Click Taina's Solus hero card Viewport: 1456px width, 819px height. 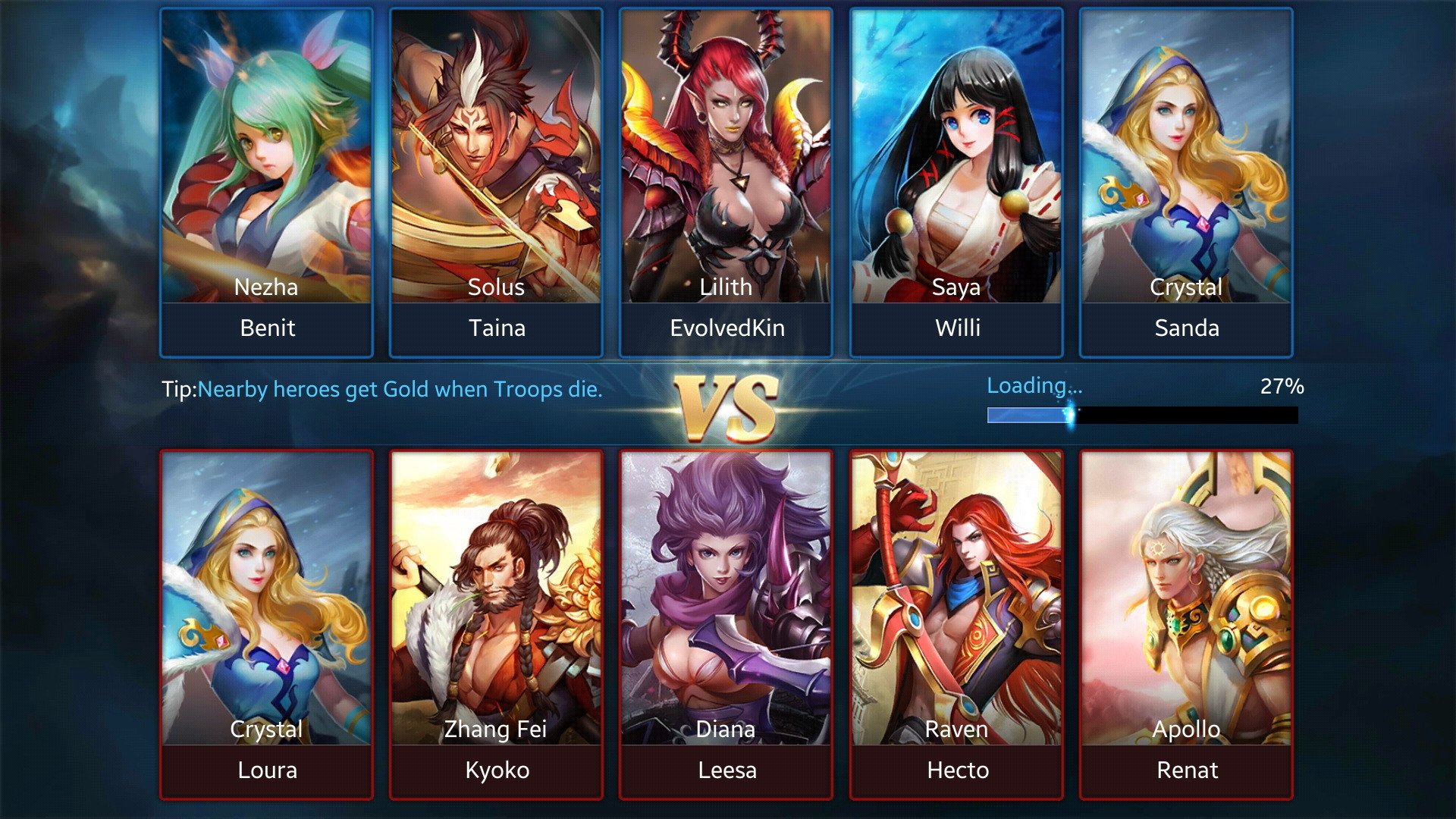tap(496, 182)
